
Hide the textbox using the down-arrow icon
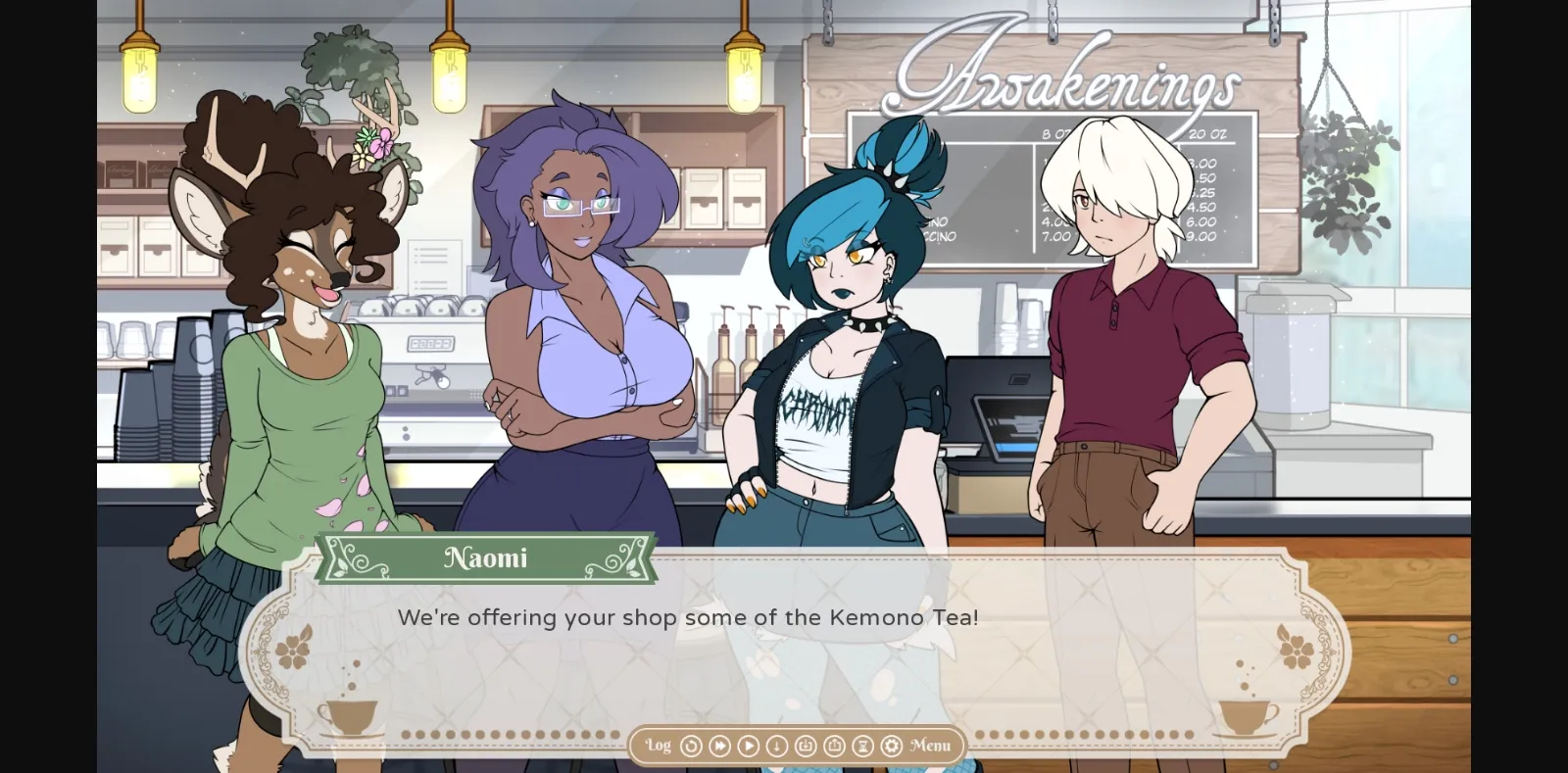tap(776, 746)
